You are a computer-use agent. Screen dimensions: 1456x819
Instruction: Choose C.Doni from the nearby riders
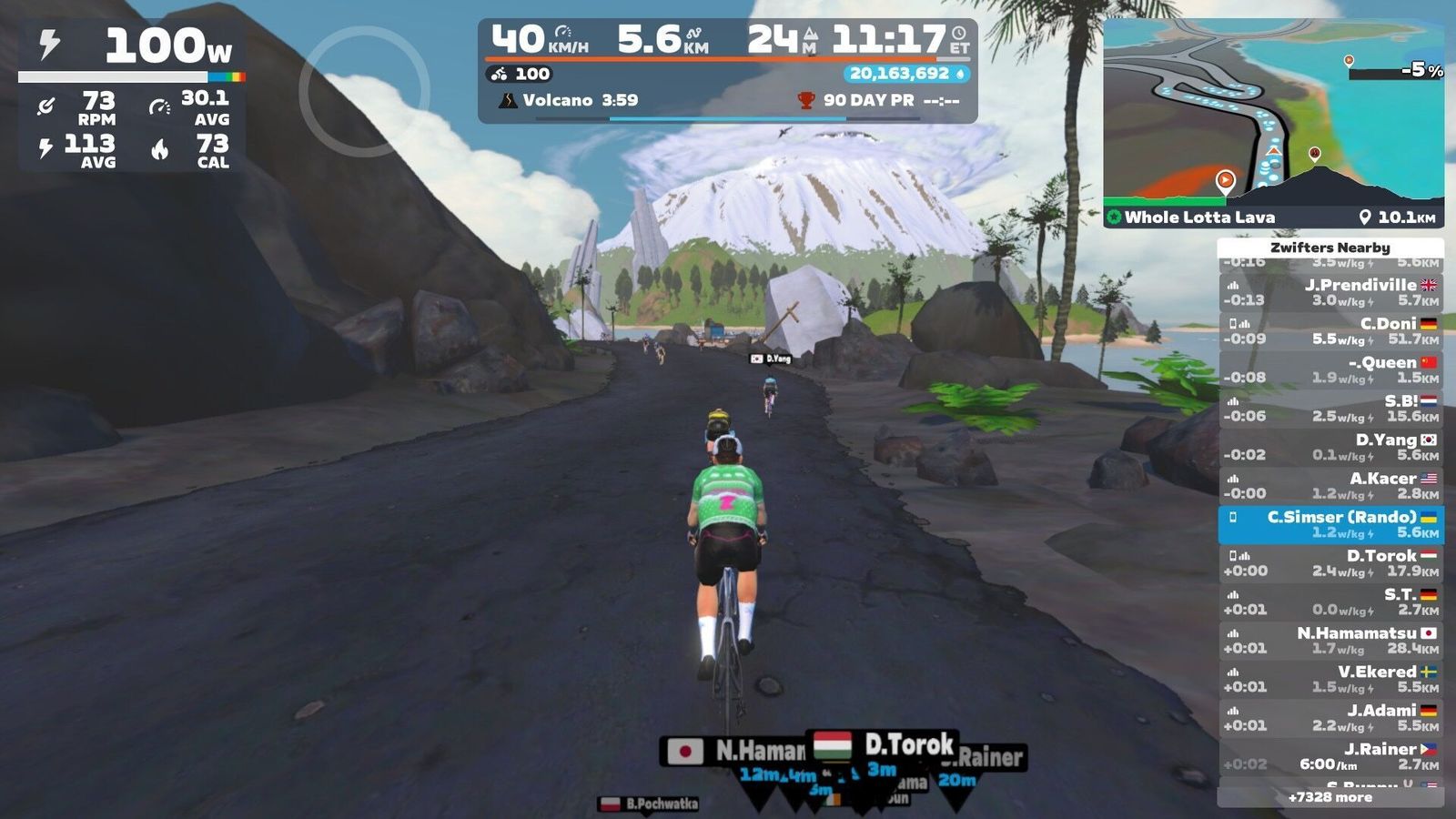coord(1330,331)
